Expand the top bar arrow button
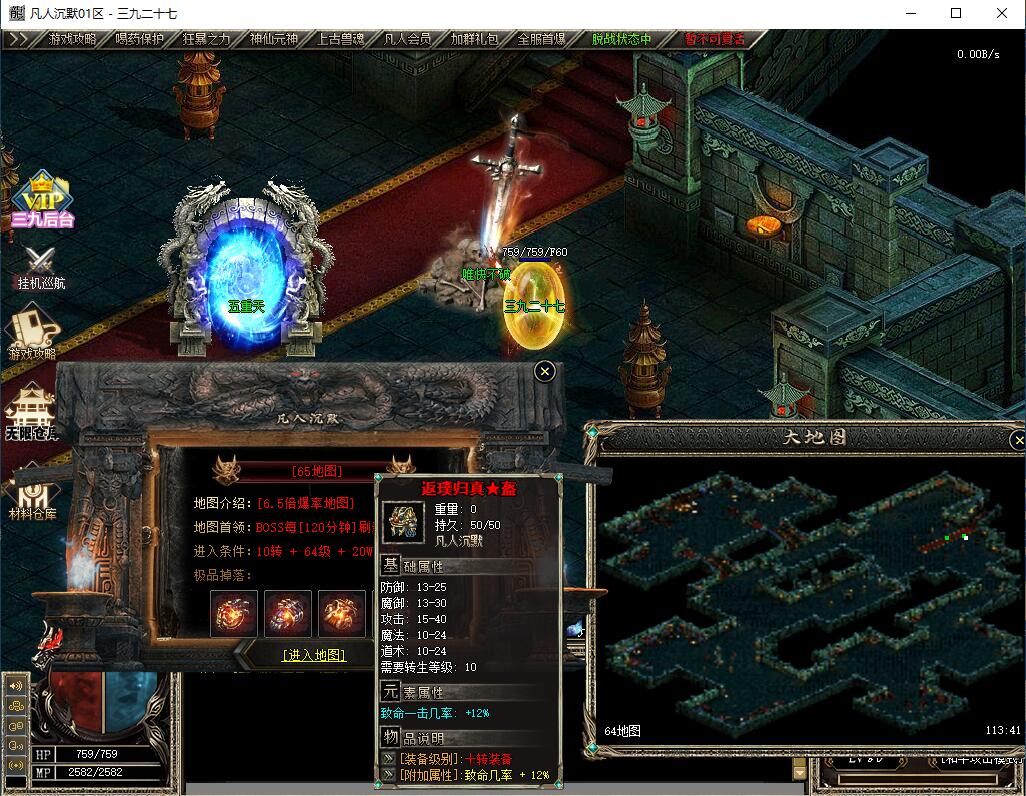Screen dimensions: 1026x796 (18, 39)
